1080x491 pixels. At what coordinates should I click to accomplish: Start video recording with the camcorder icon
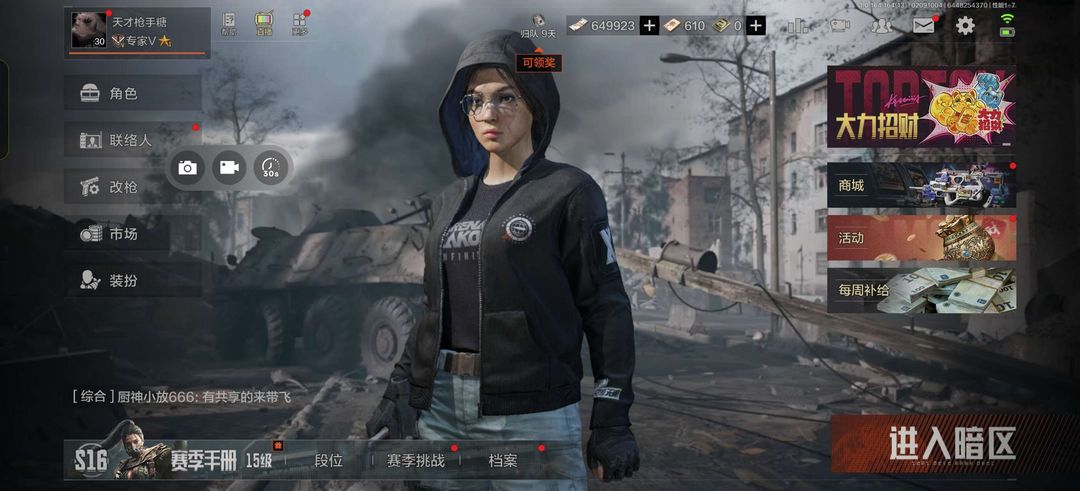(229, 168)
